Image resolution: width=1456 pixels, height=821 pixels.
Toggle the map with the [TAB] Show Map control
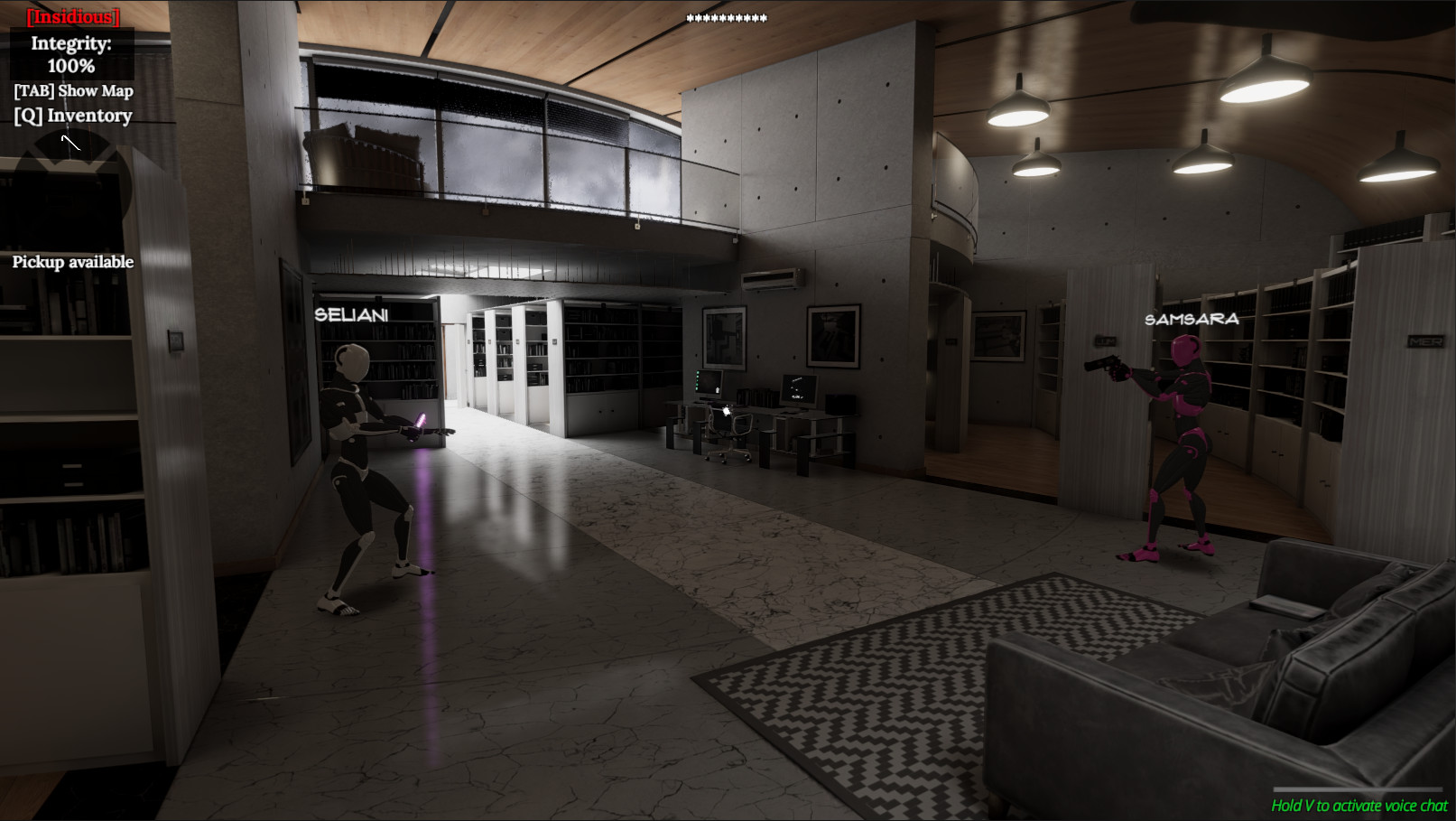[72, 90]
